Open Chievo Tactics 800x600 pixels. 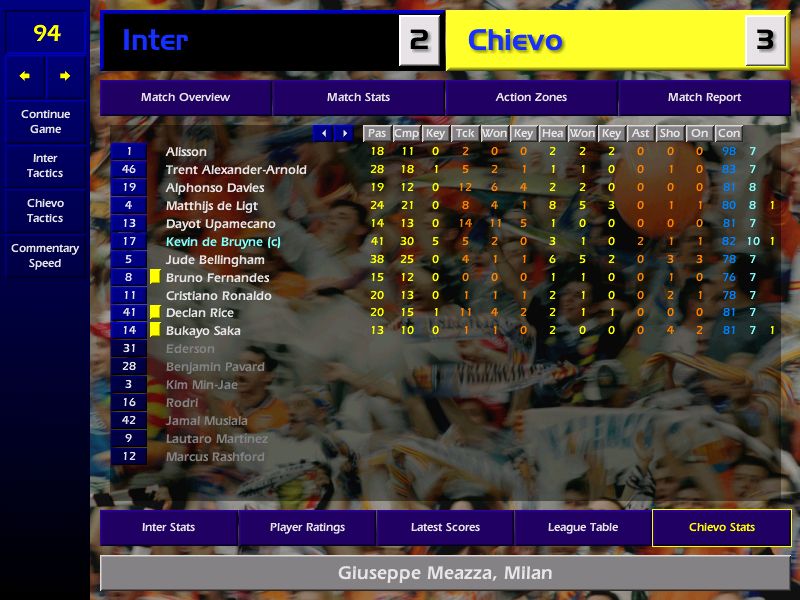pyautogui.click(x=45, y=210)
